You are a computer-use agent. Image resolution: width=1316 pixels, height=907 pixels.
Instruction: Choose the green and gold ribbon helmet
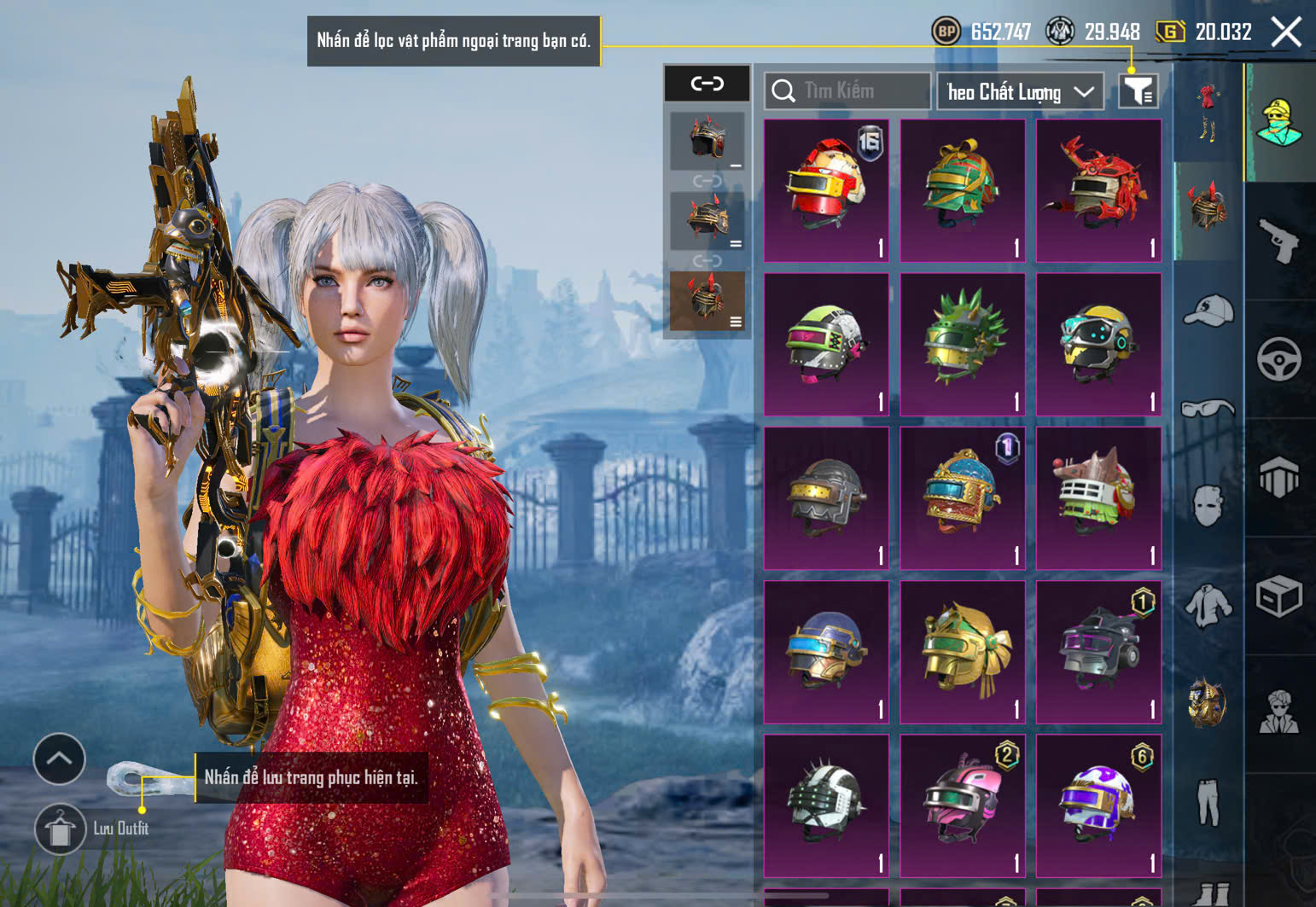[962, 190]
